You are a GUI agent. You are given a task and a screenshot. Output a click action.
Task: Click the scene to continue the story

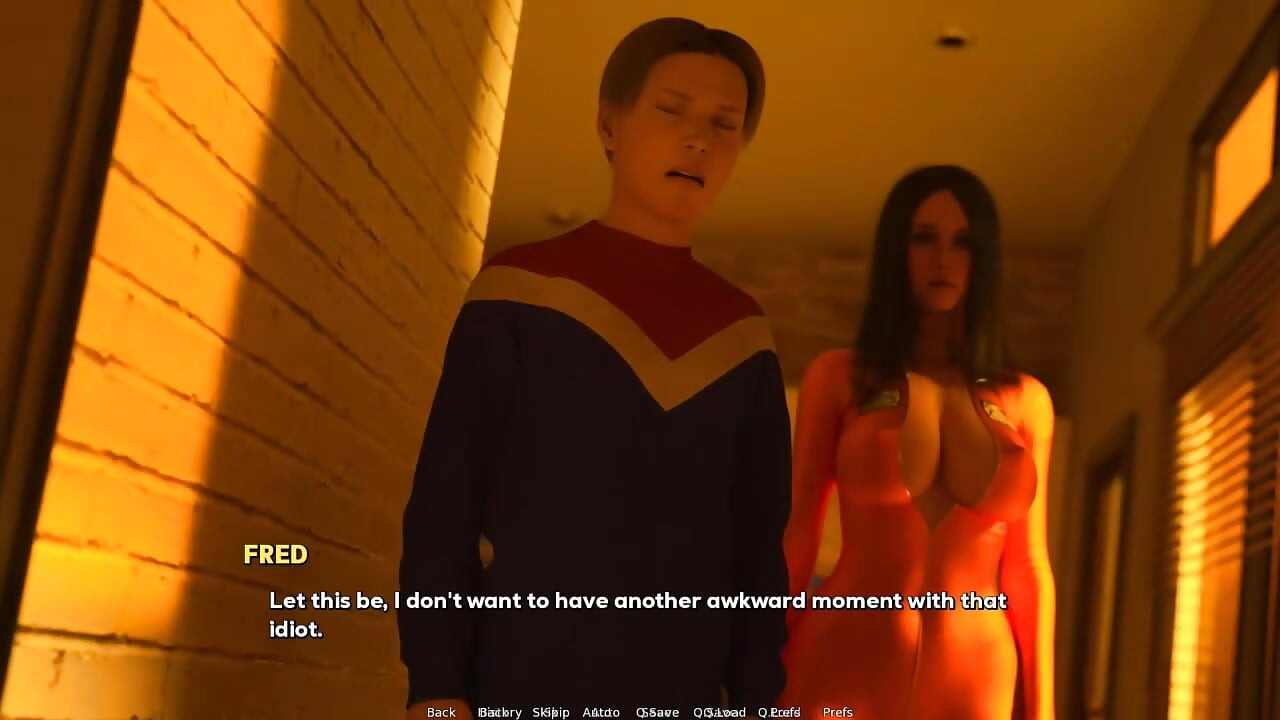[x=640, y=350]
